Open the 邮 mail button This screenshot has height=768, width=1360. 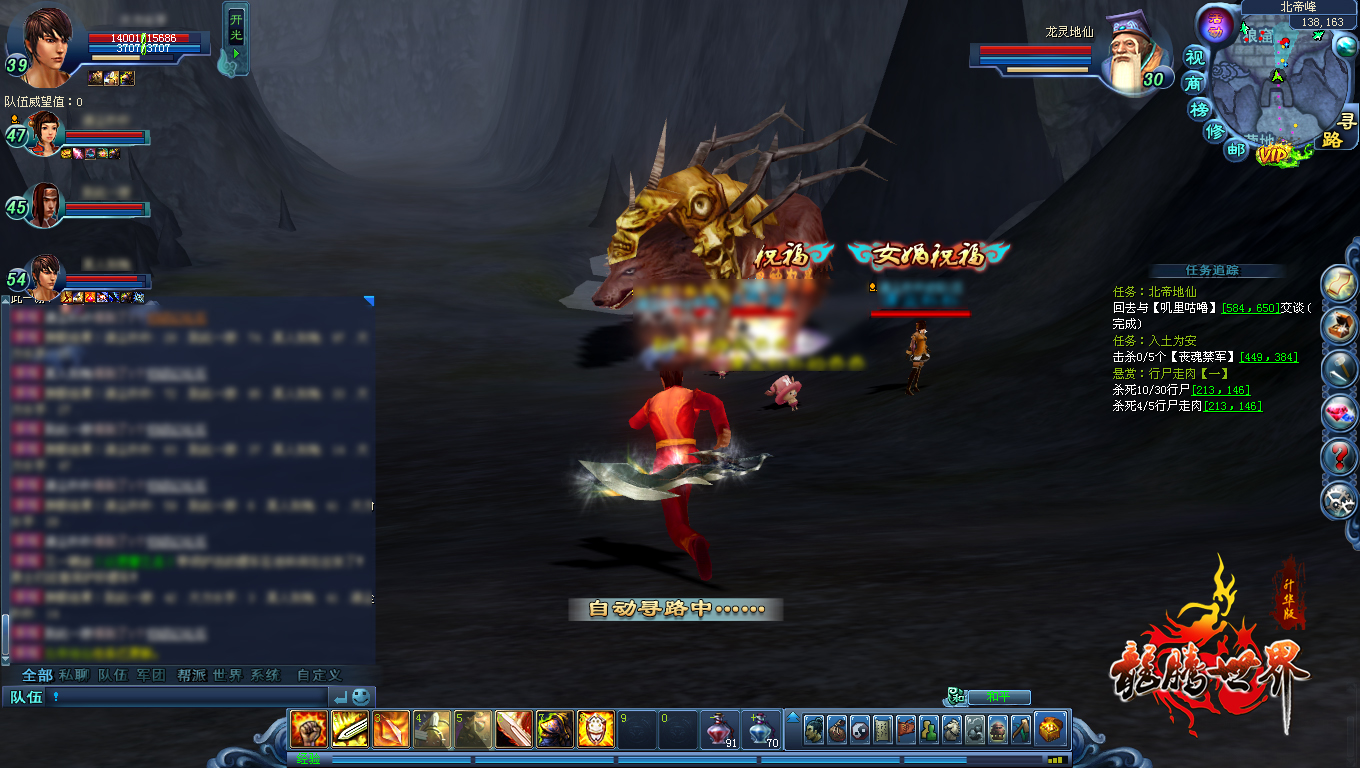point(1237,150)
